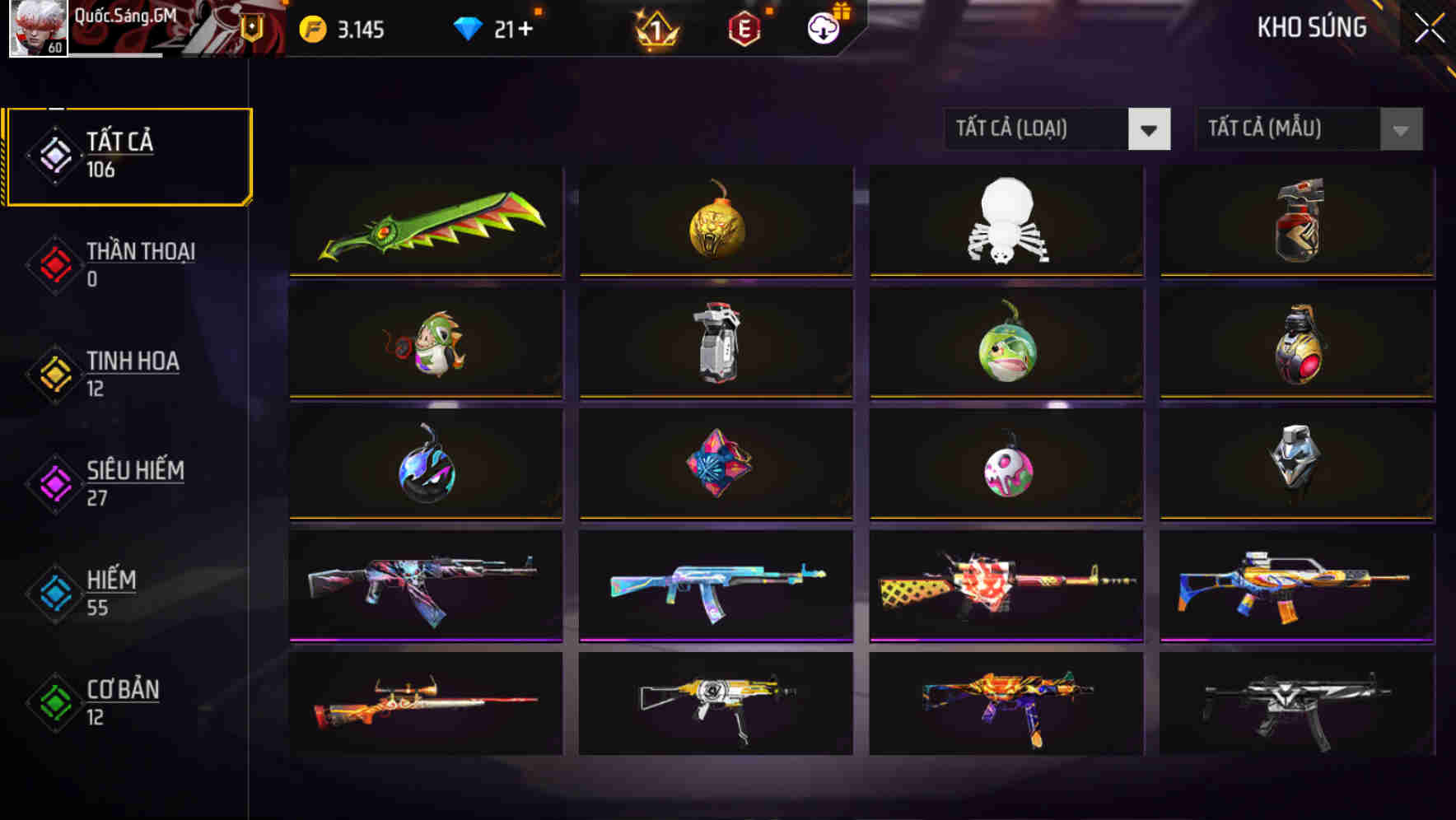Click the 21+ diamond counter

click(x=513, y=27)
